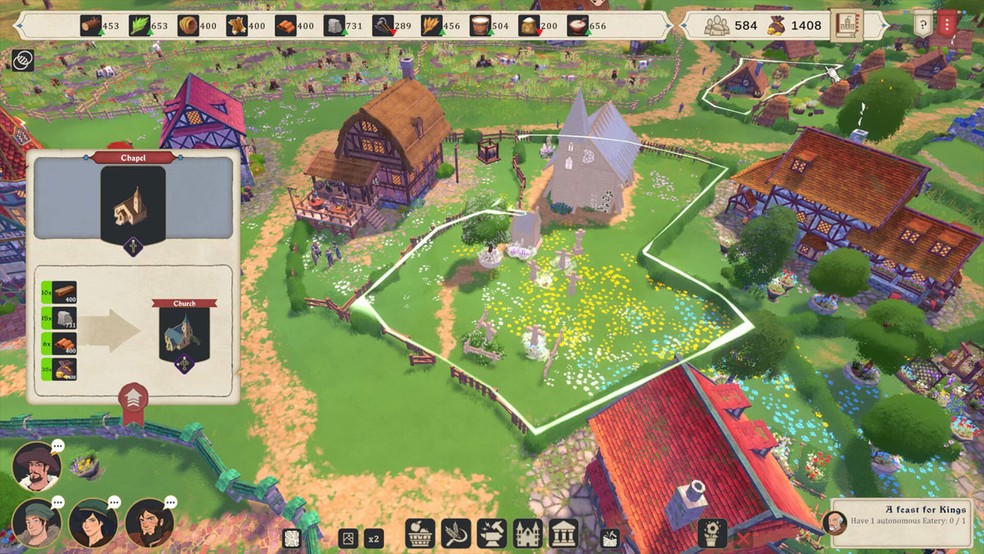Open the flower pot decoration menu

[712, 533]
